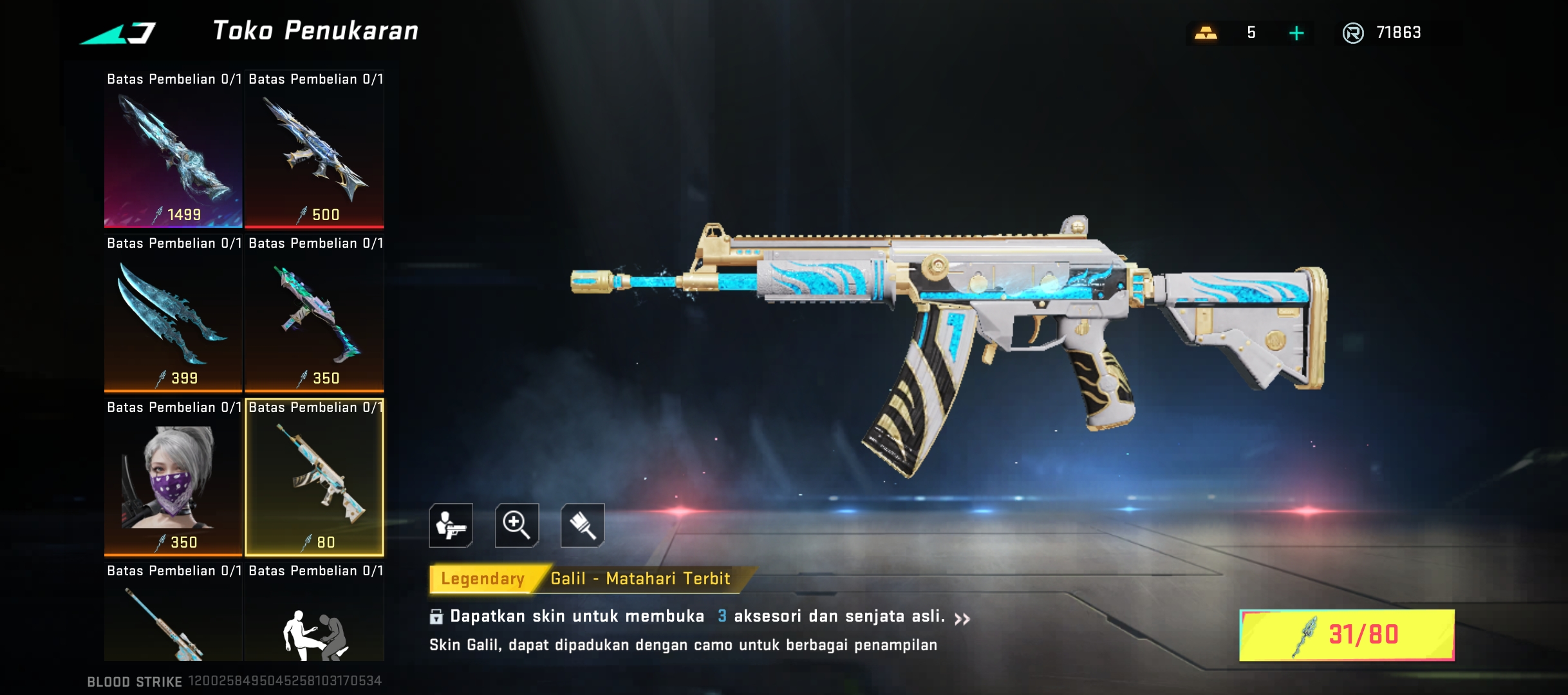The height and width of the screenshot is (695, 1568).
Task: Open the paint brush camo icon
Action: (x=583, y=525)
